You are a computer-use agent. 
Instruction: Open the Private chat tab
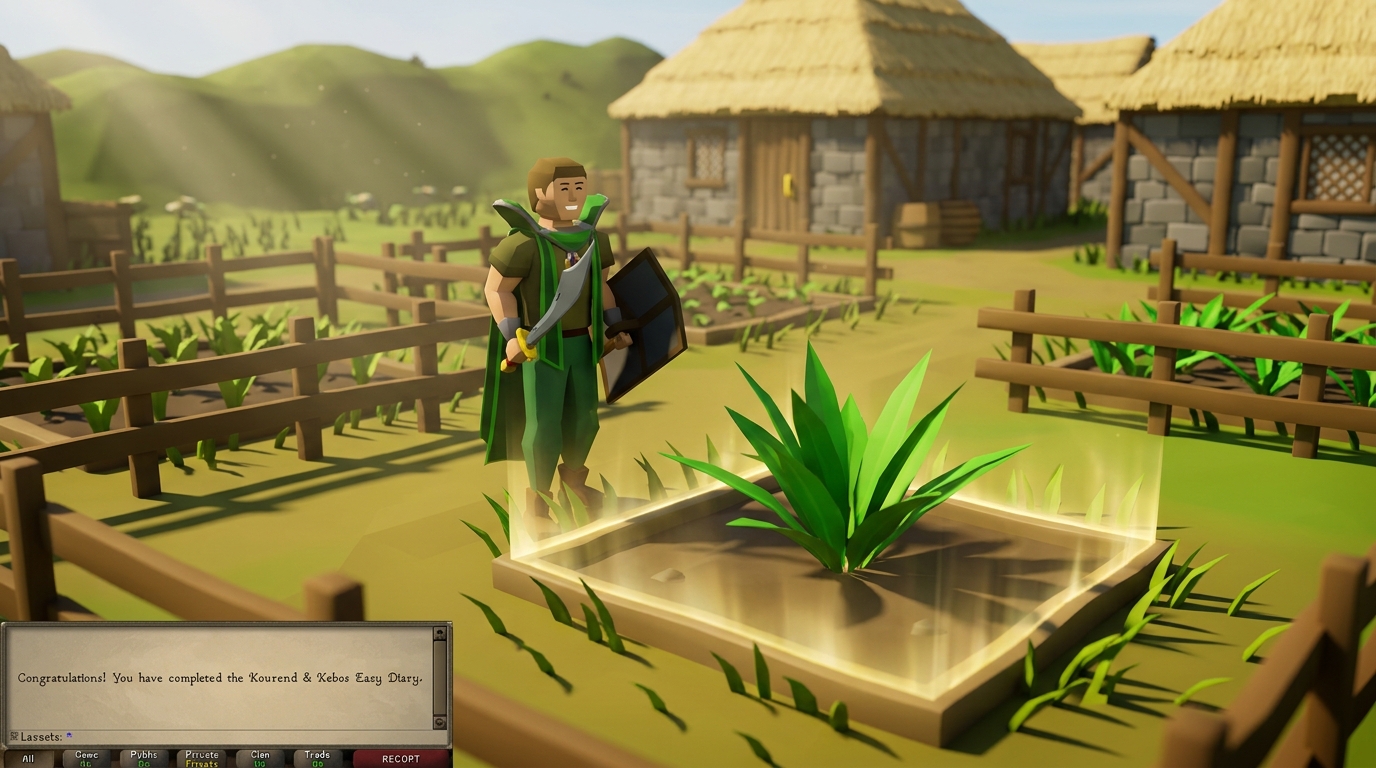[x=202, y=758]
